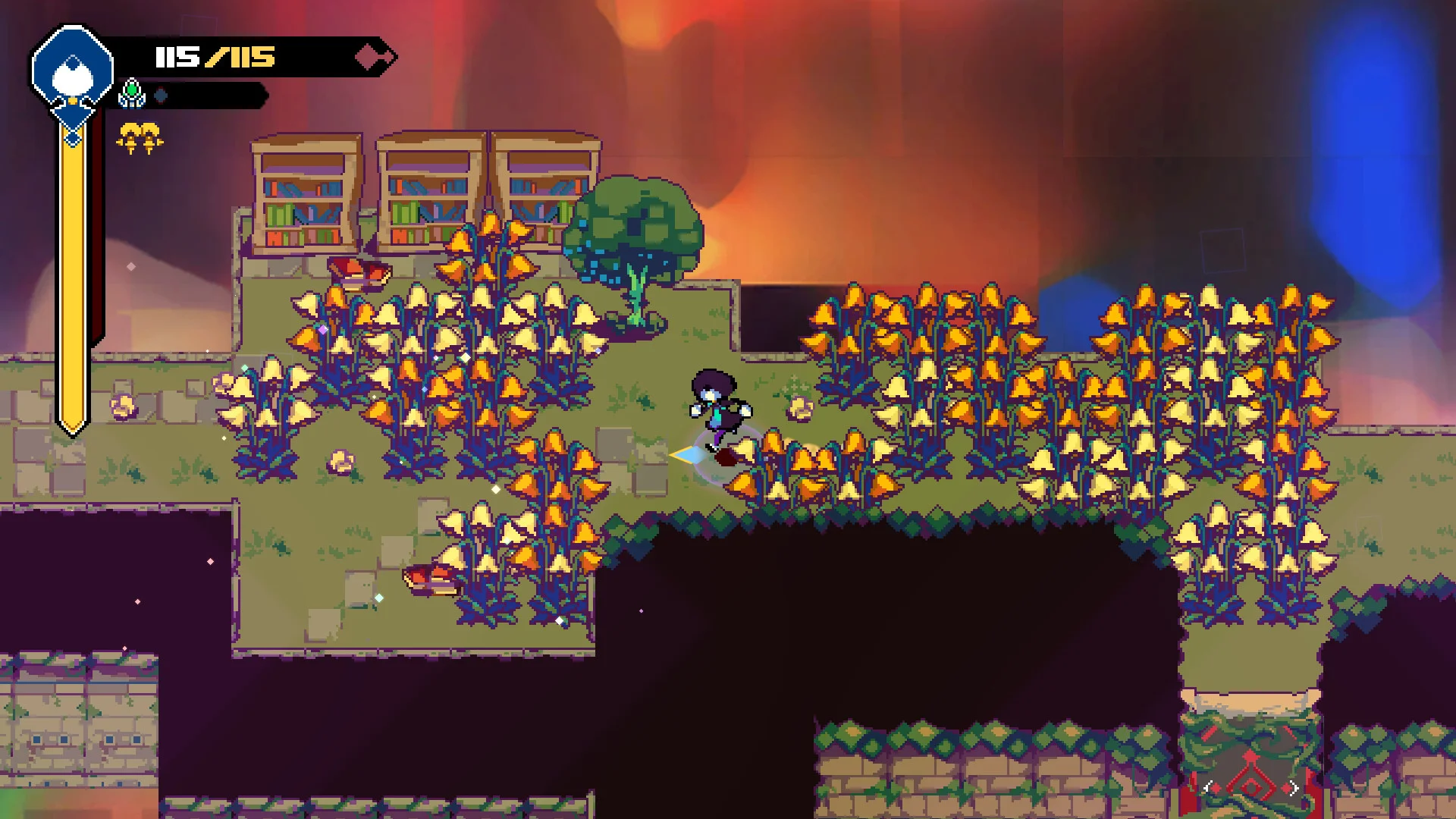
Task: Select the green gem item icon
Action: [x=132, y=93]
